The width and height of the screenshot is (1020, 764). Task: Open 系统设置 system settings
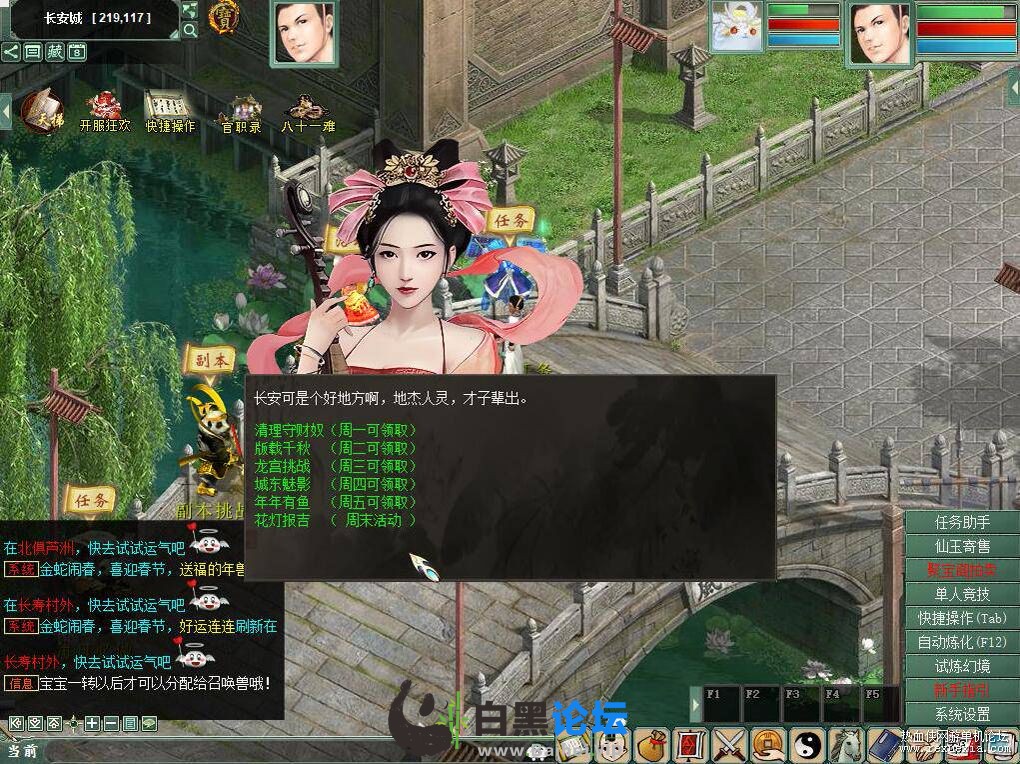962,714
